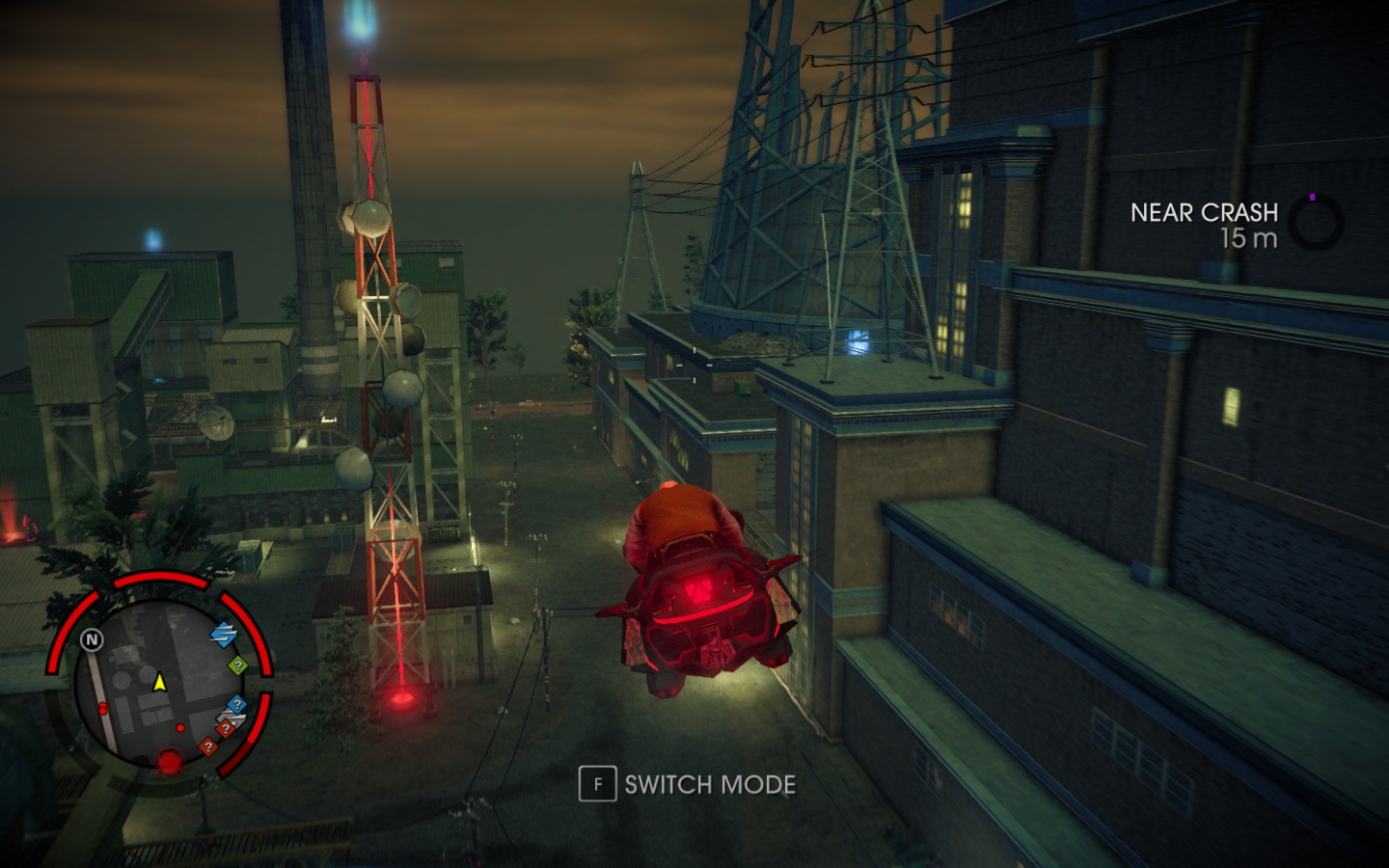This screenshot has width=1389, height=868.
Task: Select the blue striped diamond minimap marker
Action: coord(224,634)
